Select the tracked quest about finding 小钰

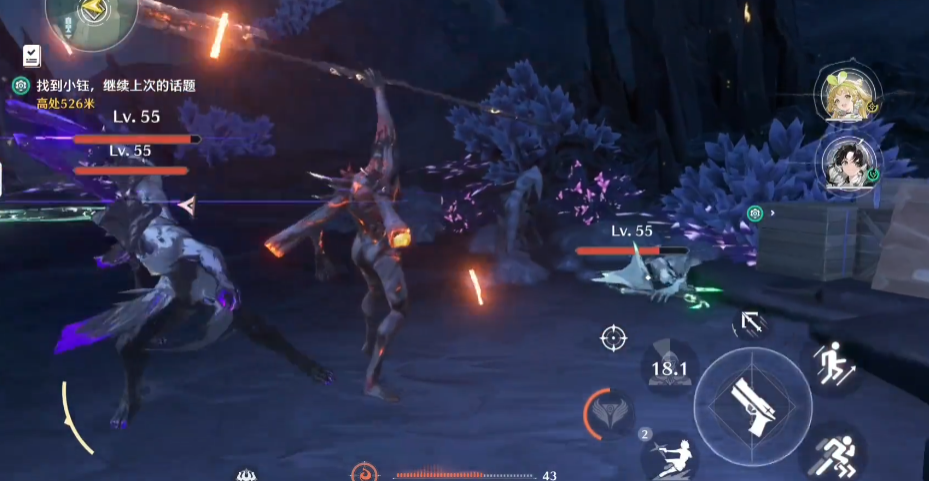coord(115,86)
